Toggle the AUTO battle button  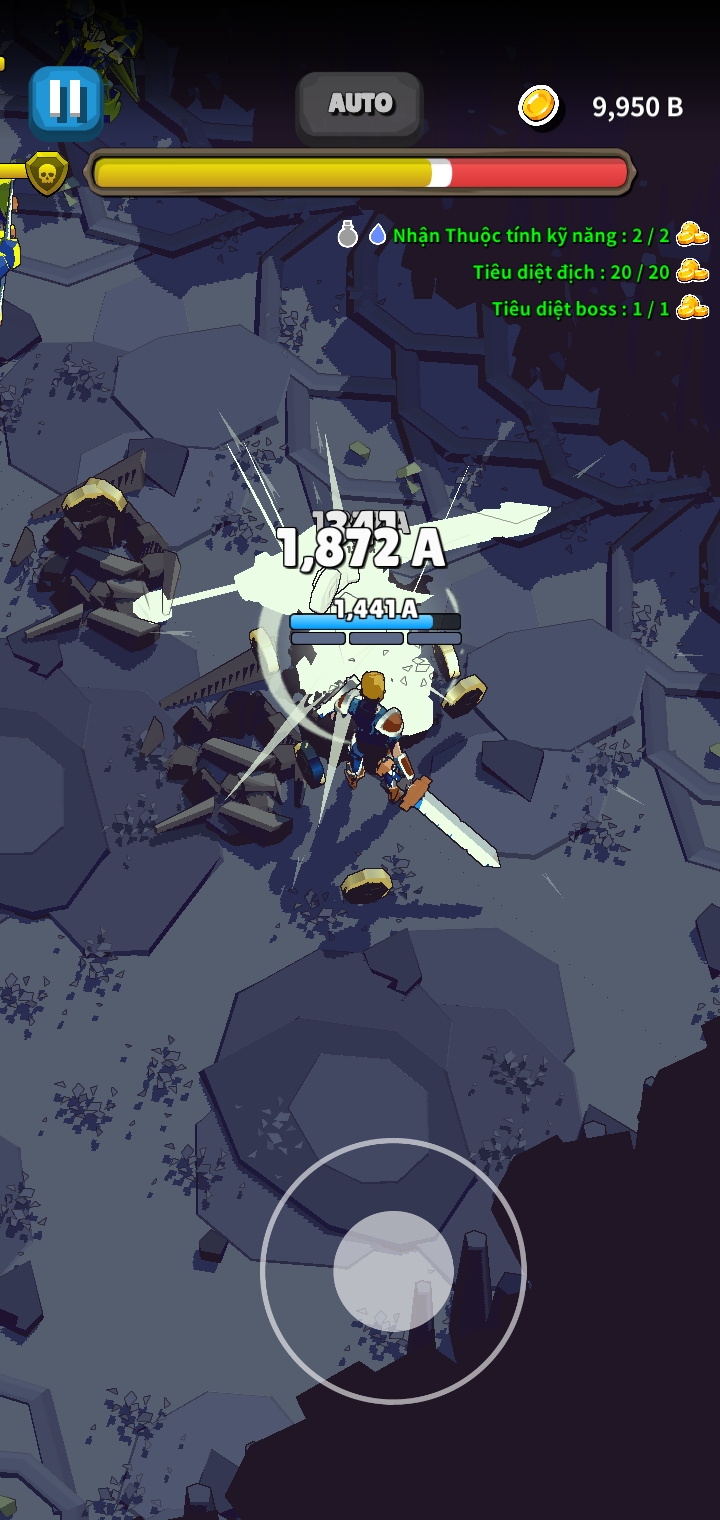pos(360,103)
